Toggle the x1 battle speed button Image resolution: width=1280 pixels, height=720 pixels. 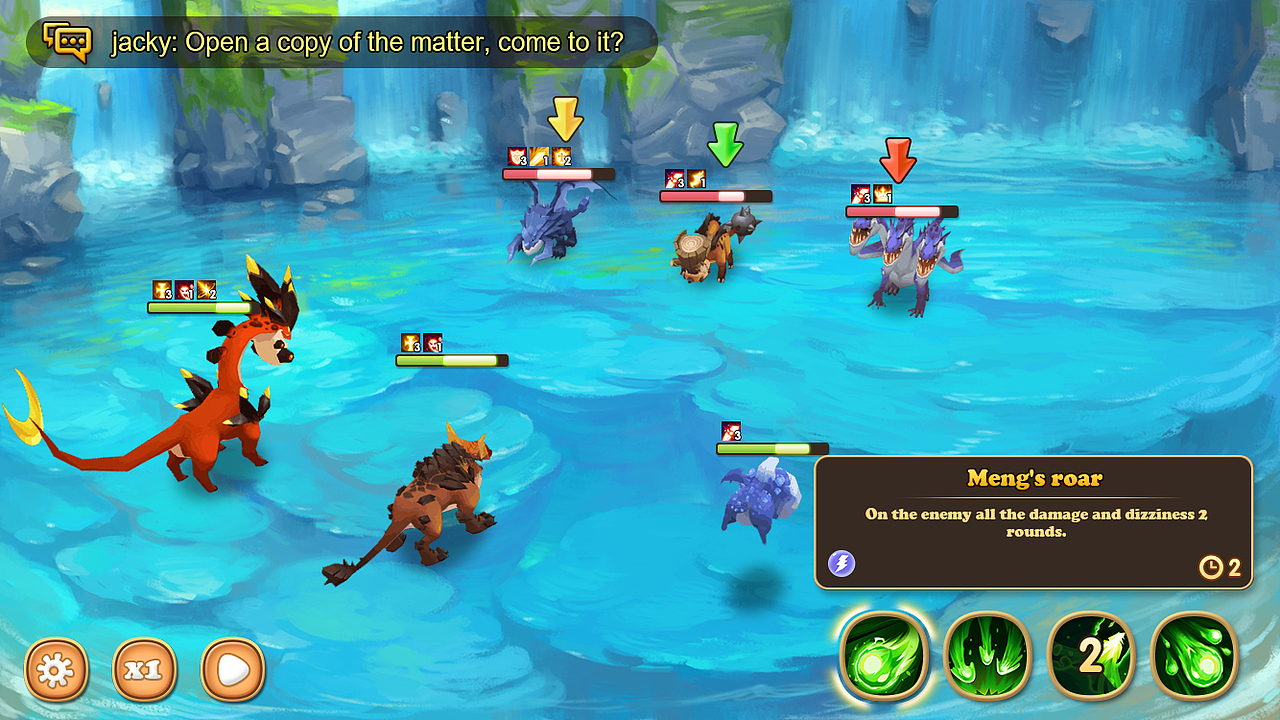pos(145,669)
